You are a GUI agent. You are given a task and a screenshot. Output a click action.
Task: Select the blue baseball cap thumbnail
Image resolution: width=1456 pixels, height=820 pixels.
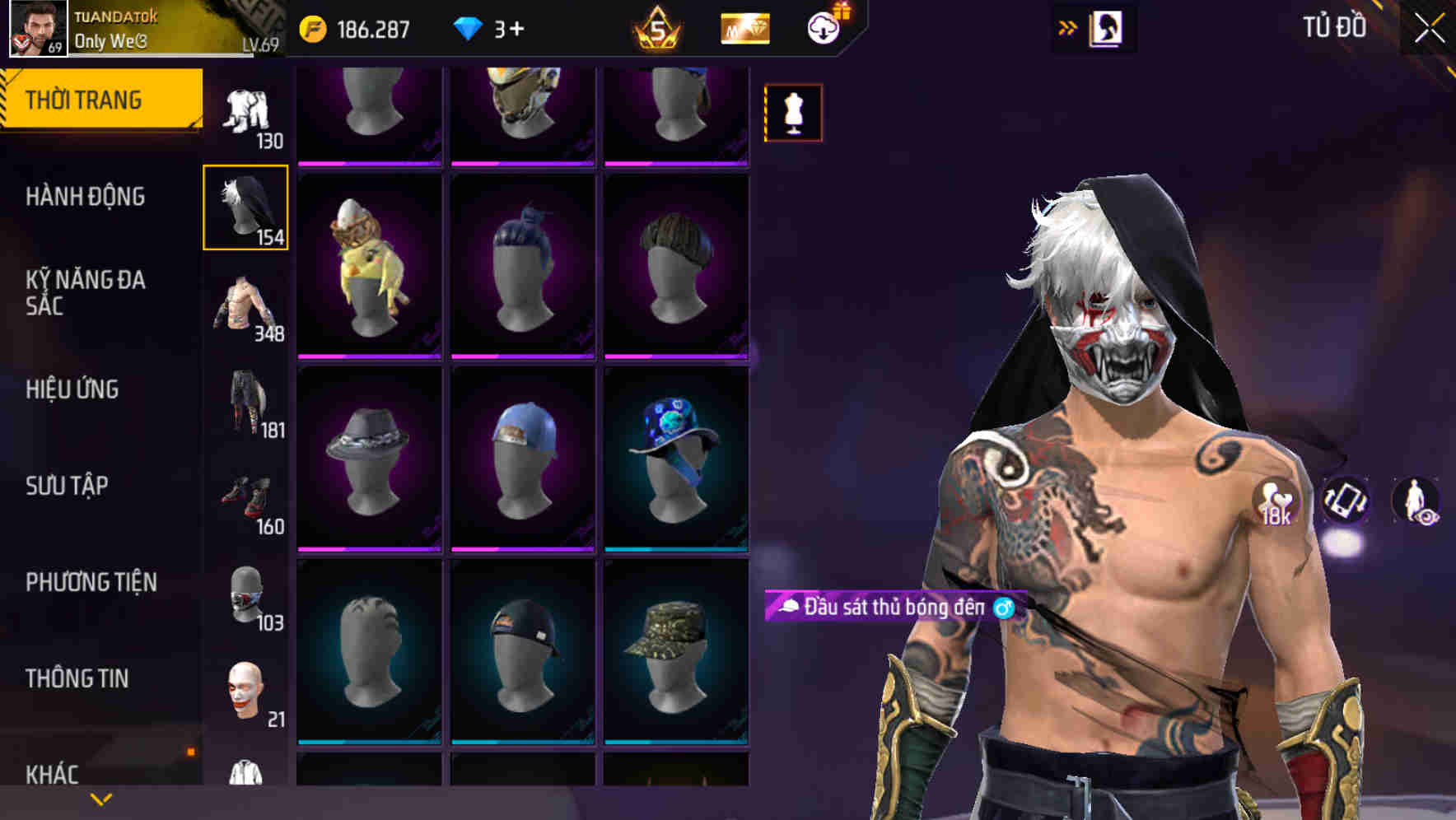point(525,457)
